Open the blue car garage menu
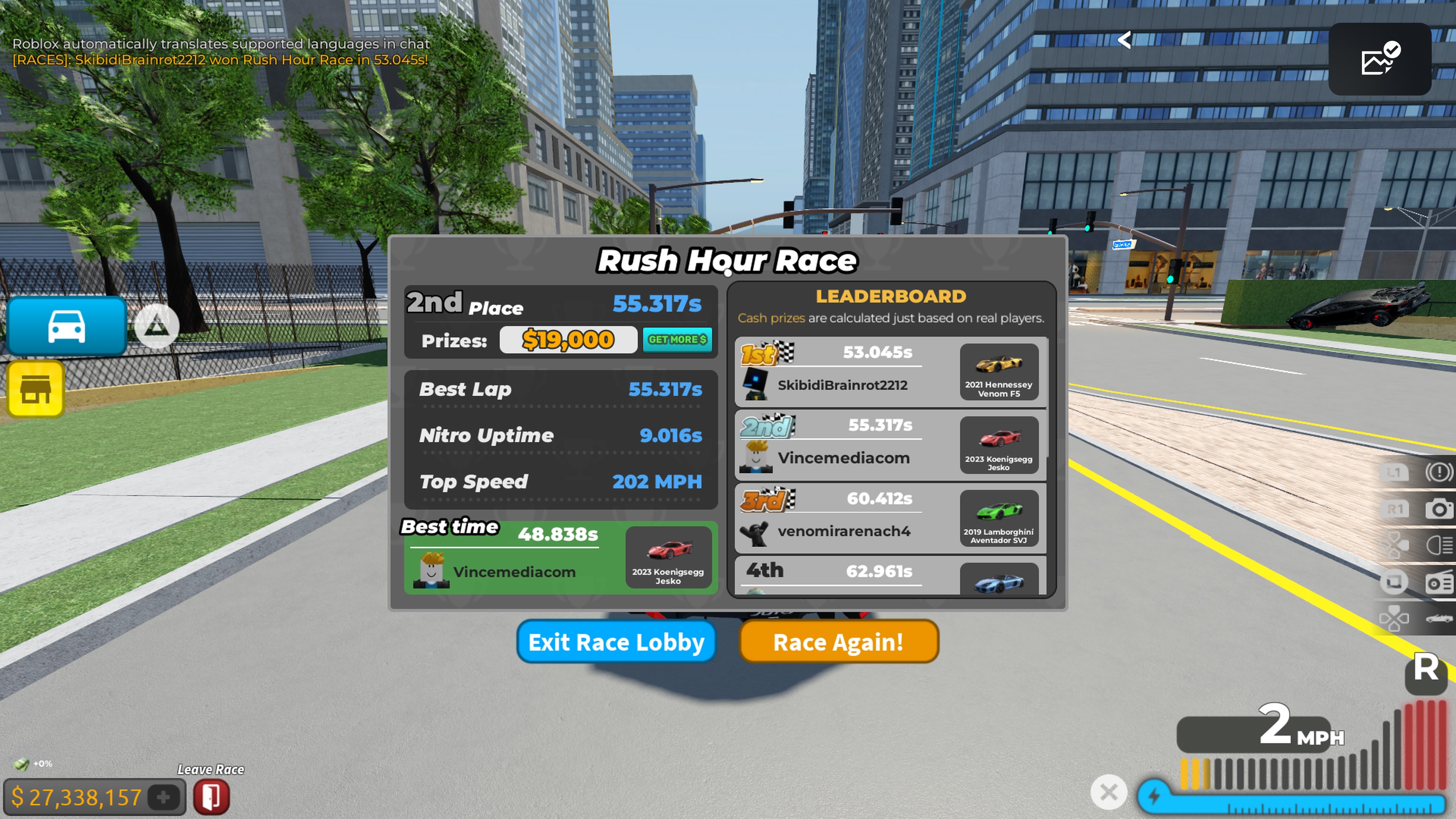 (67, 326)
